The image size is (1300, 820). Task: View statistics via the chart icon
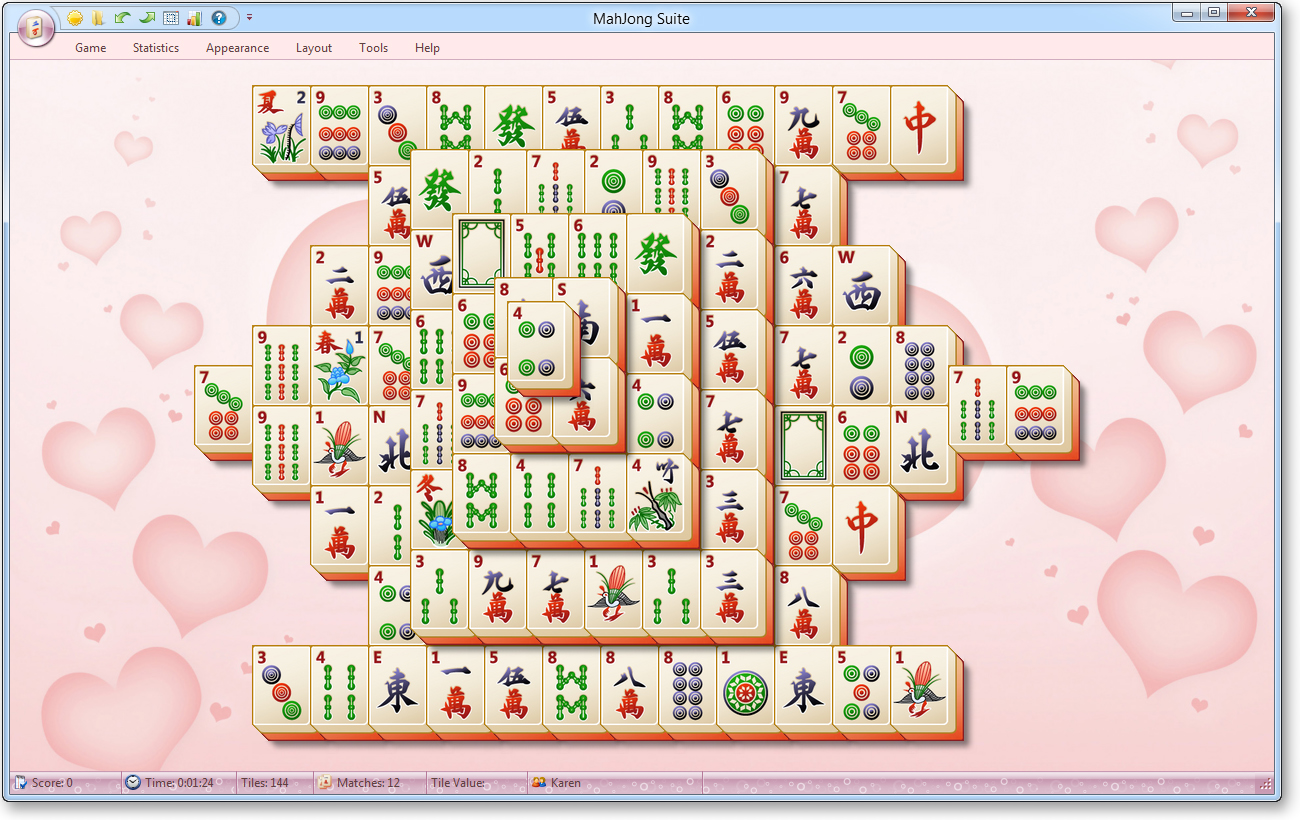193,17
